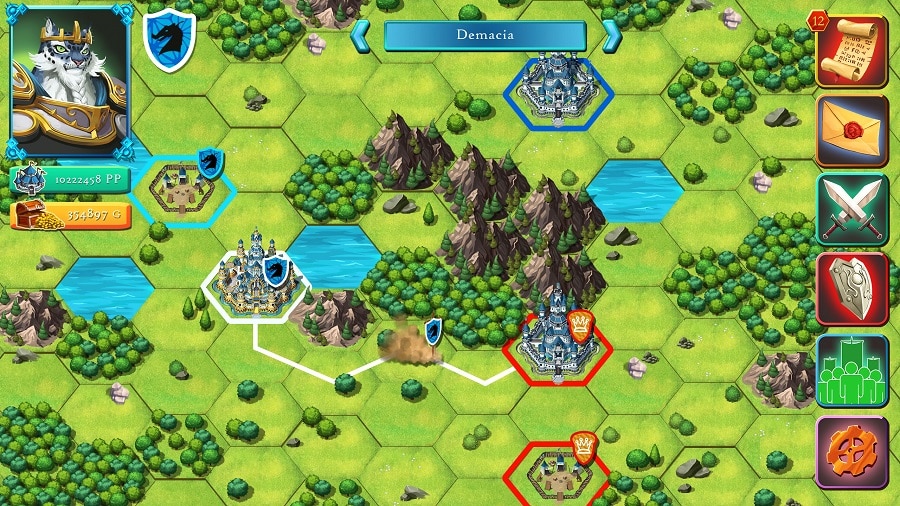
Task: Open the quest scroll with 12 badge
Action: (851, 51)
